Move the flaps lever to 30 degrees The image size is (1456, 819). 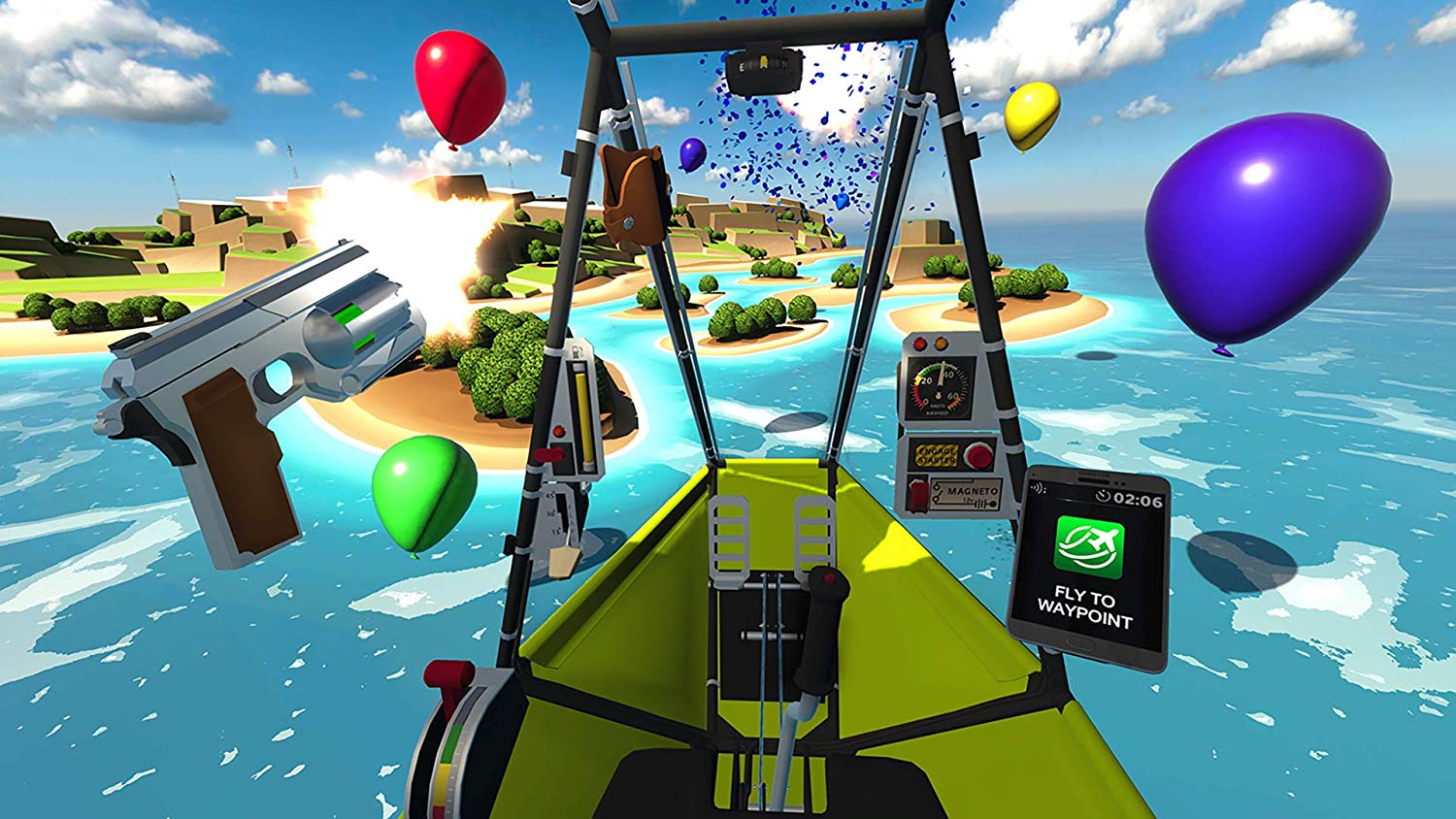pos(551,512)
